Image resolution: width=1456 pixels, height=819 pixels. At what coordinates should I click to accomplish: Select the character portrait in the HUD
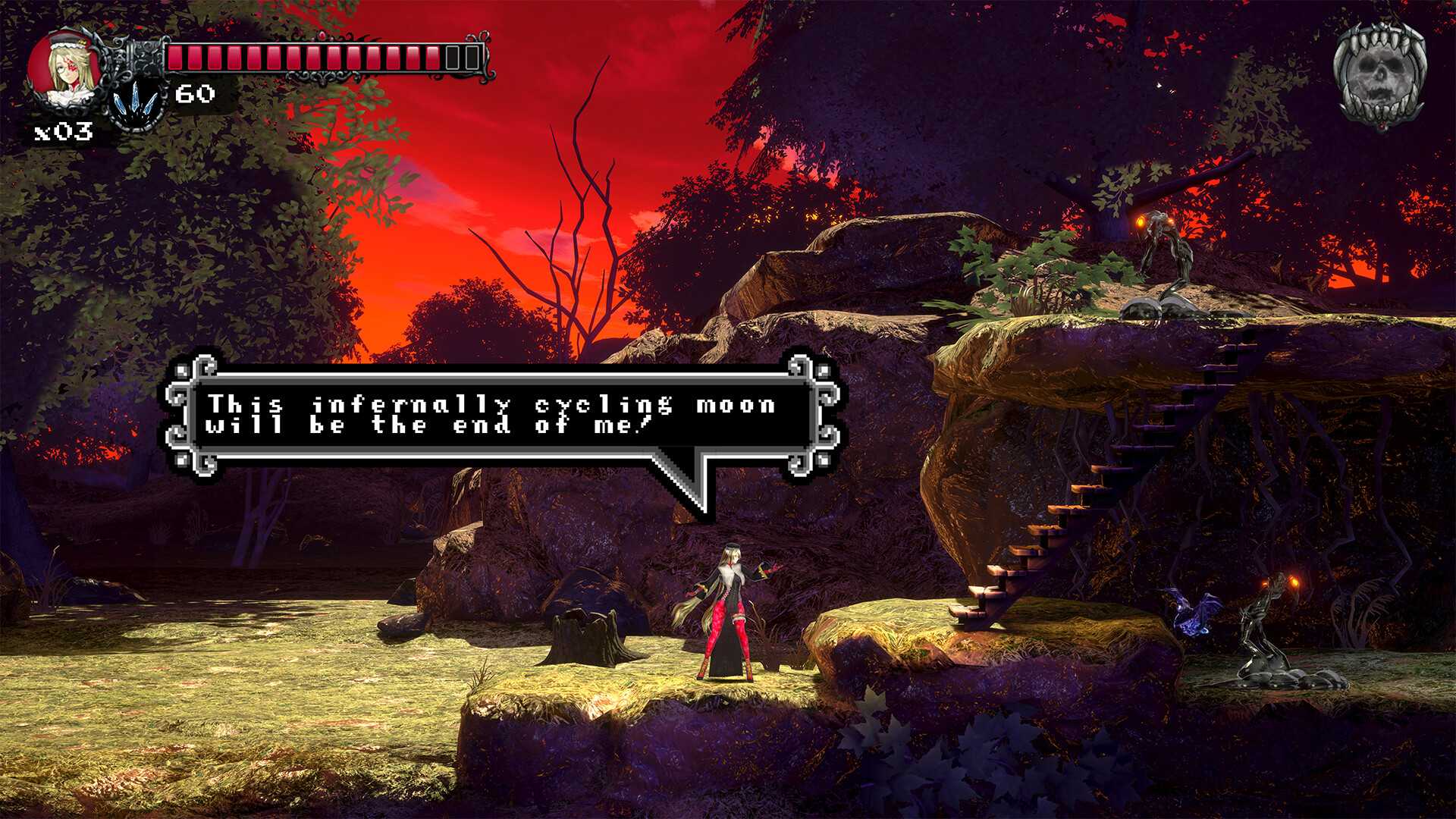[67, 68]
